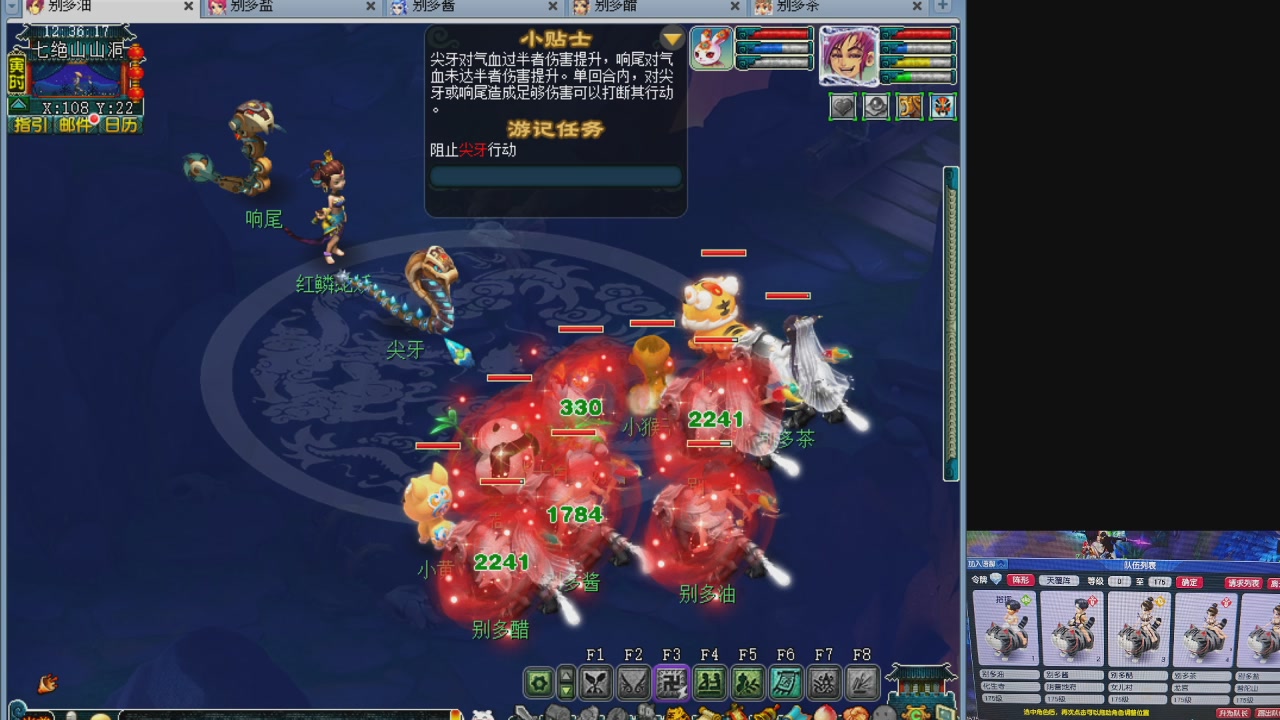Click the F6 scroll item icon
The image size is (1280, 720).
point(787,683)
